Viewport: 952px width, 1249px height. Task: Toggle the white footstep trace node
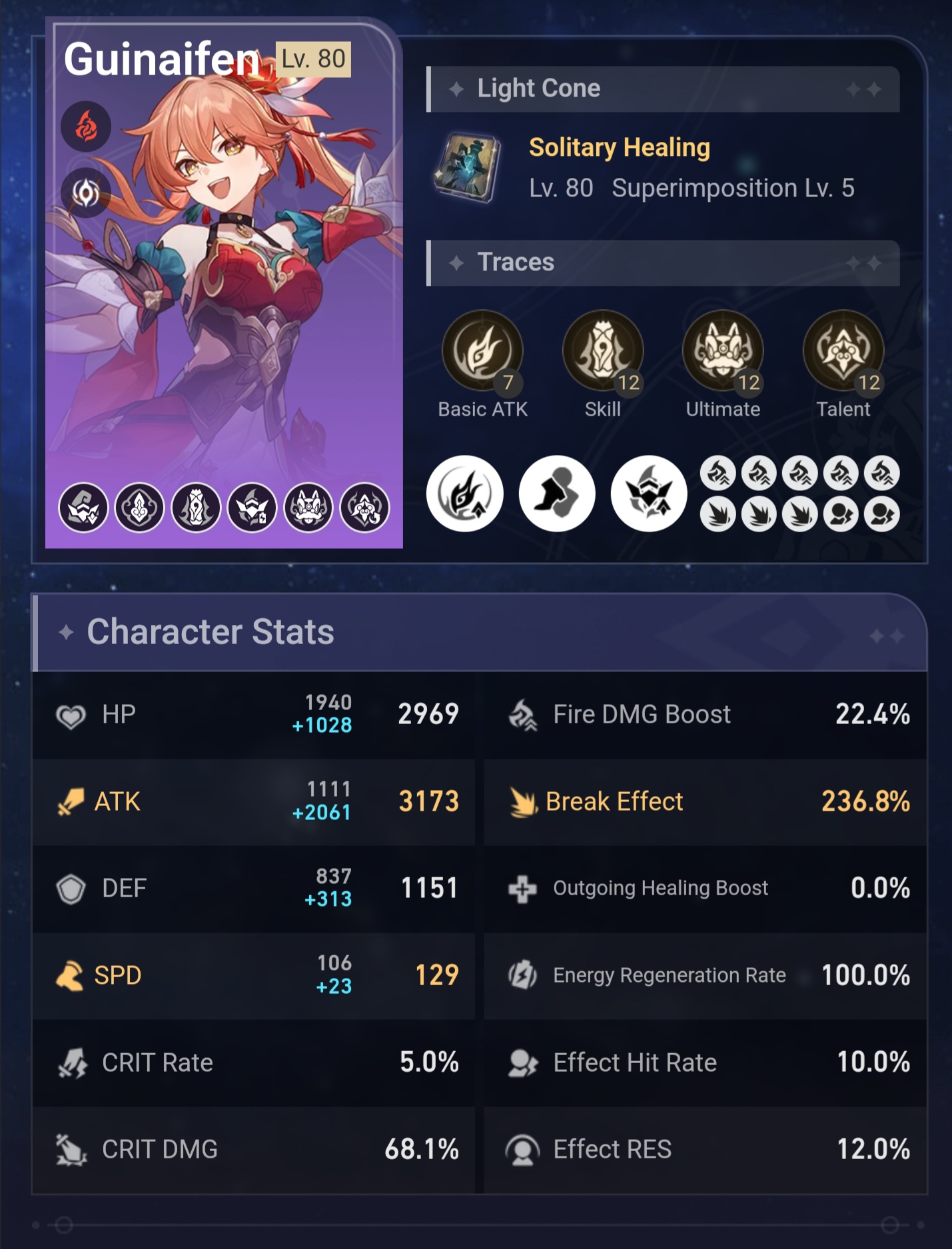pyautogui.click(x=556, y=494)
